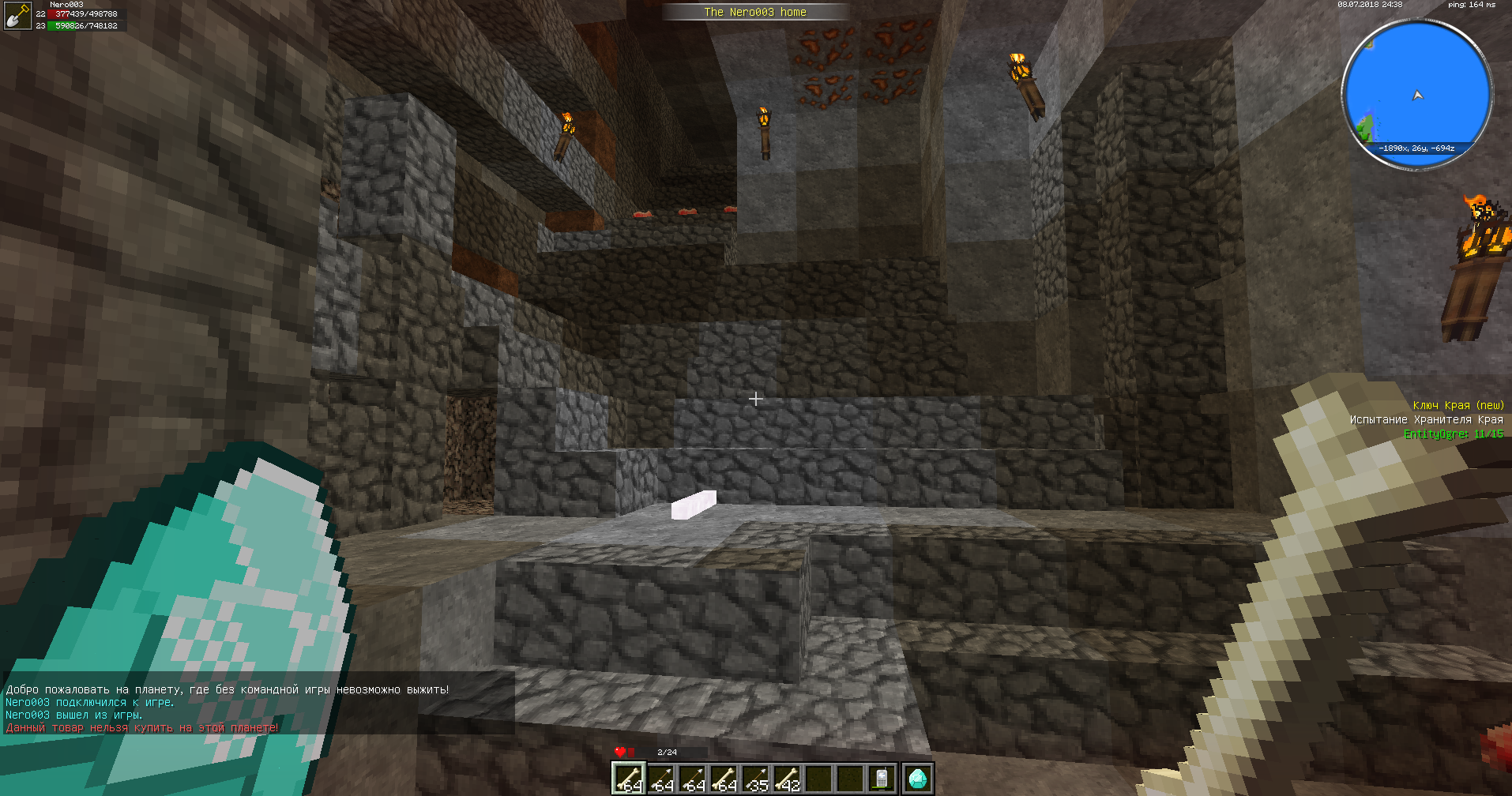
Task: Click the "The Nero003 home" location banner
Action: coord(754,12)
